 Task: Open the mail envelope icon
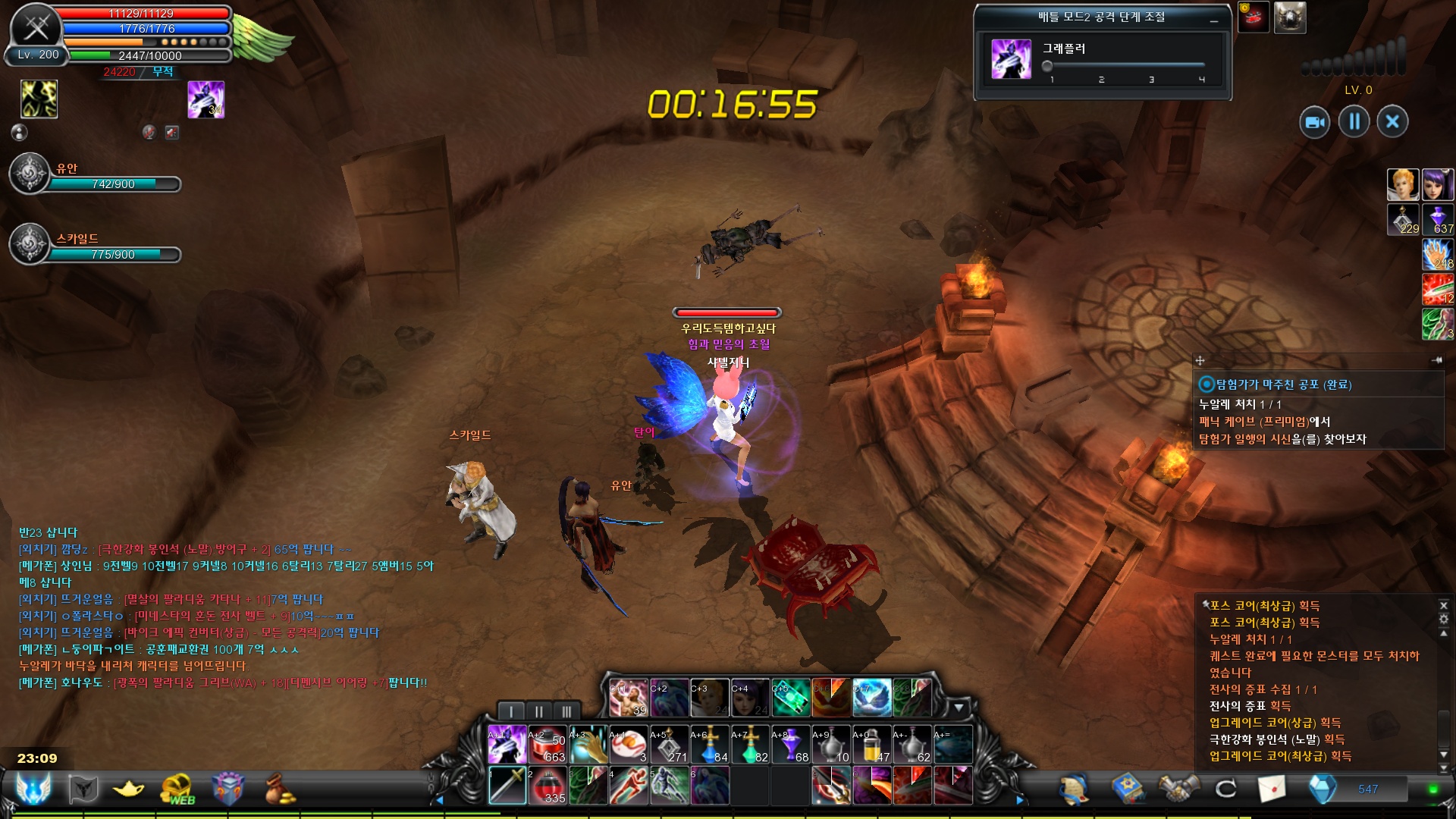click(1272, 789)
